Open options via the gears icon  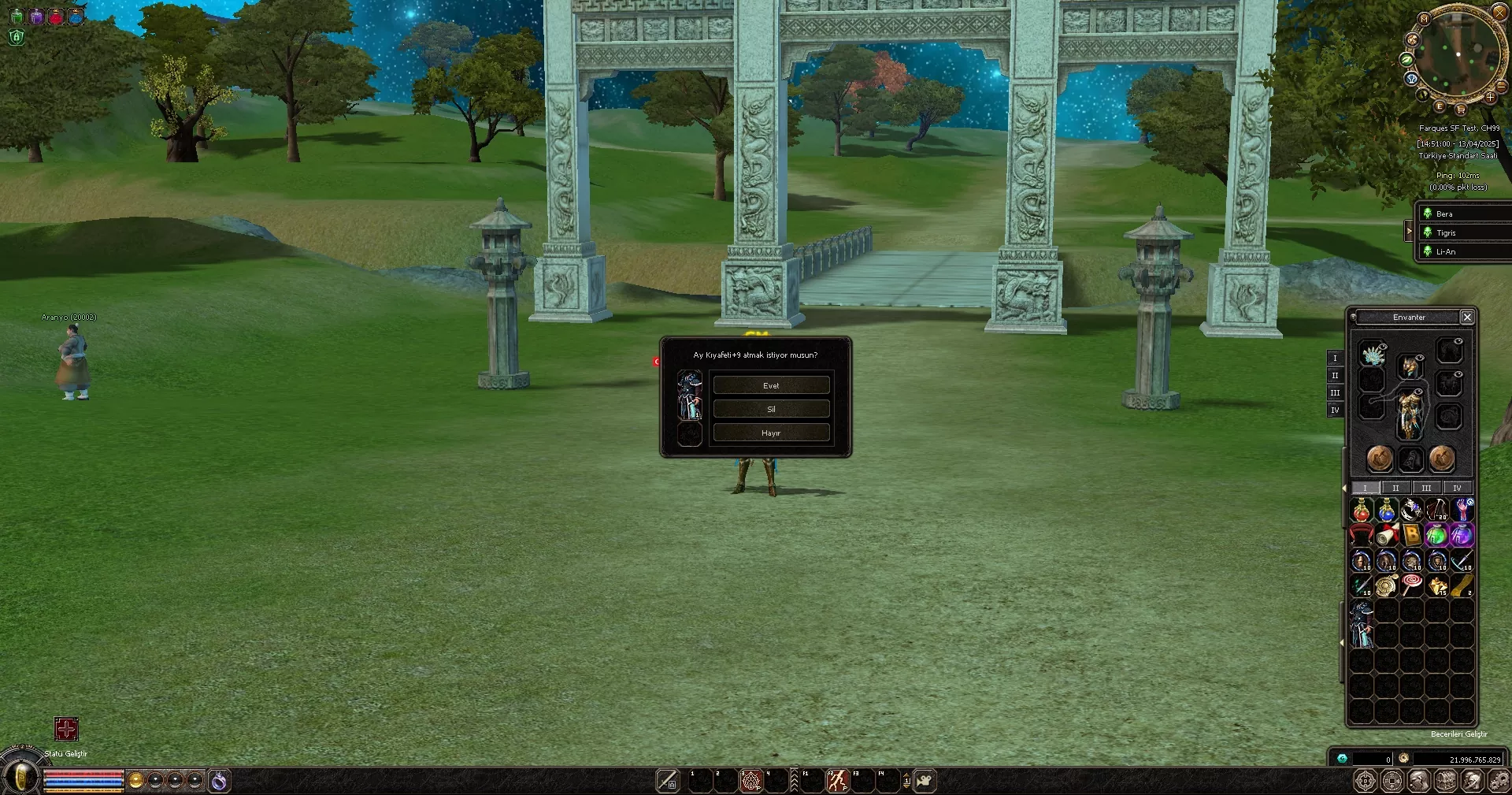point(1500,781)
